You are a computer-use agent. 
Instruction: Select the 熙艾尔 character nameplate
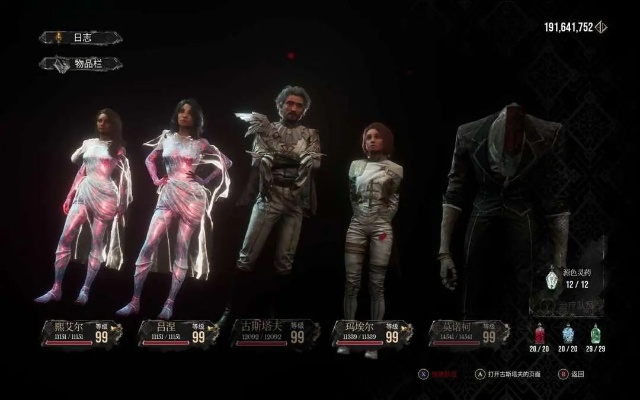(x=81, y=333)
